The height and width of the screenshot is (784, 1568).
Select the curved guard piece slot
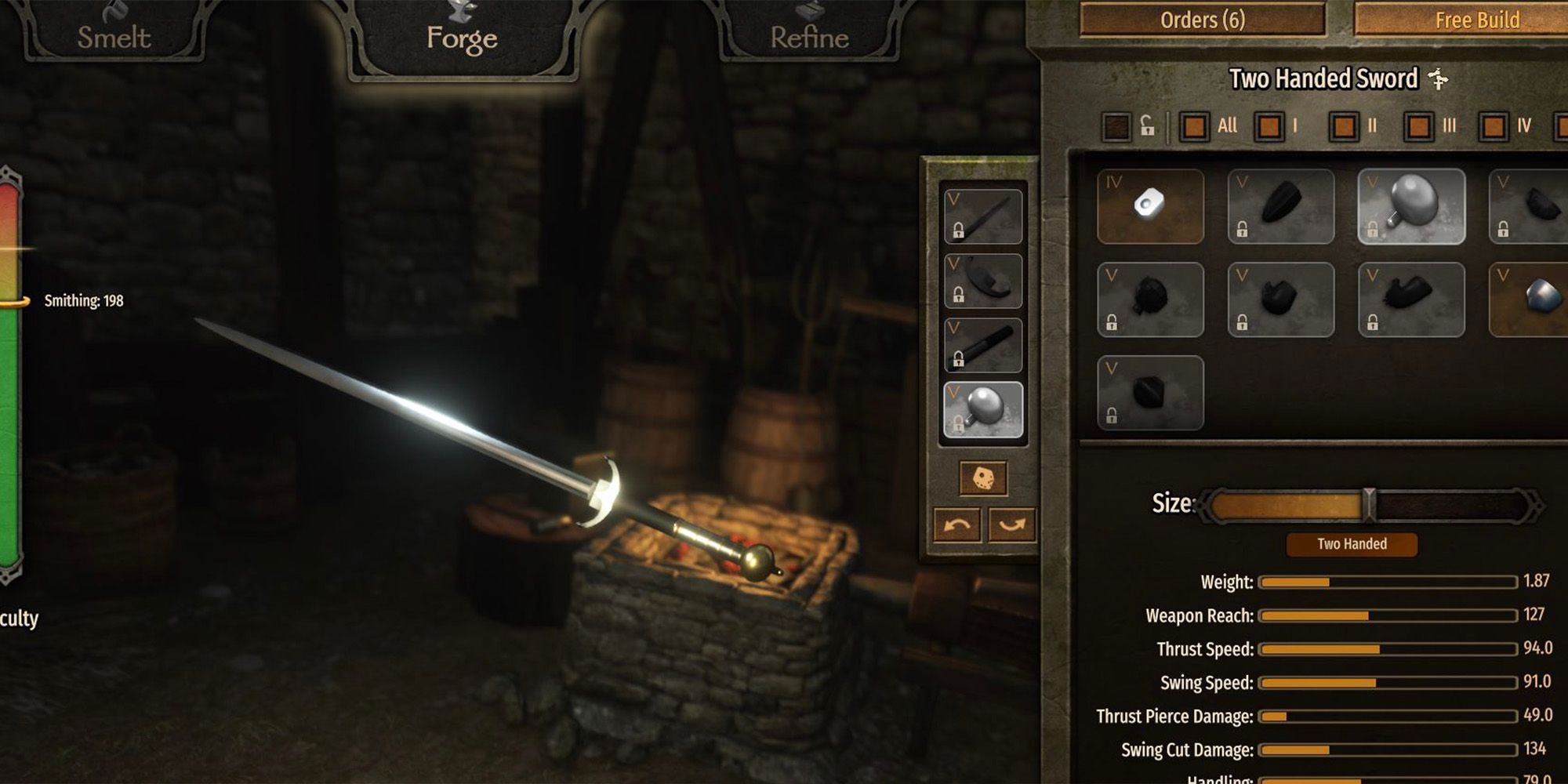[983, 281]
